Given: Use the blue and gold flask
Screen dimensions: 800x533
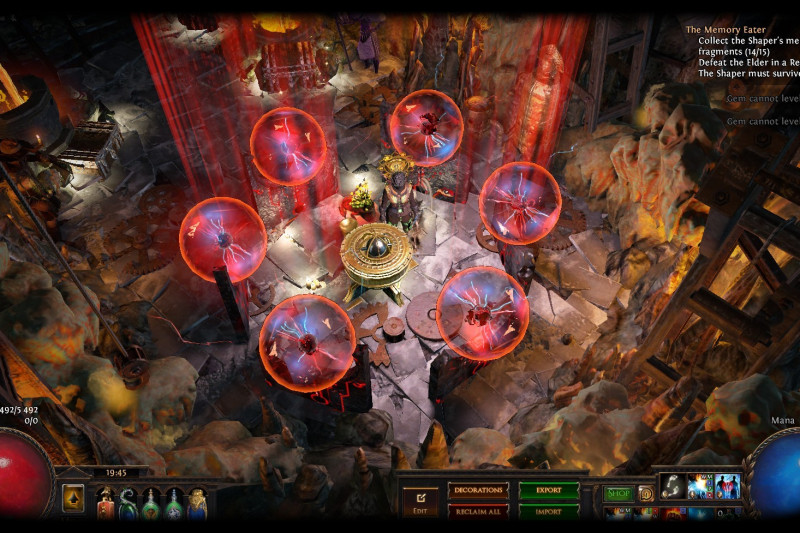Looking at the screenshot, I should (x=197, y=500).
